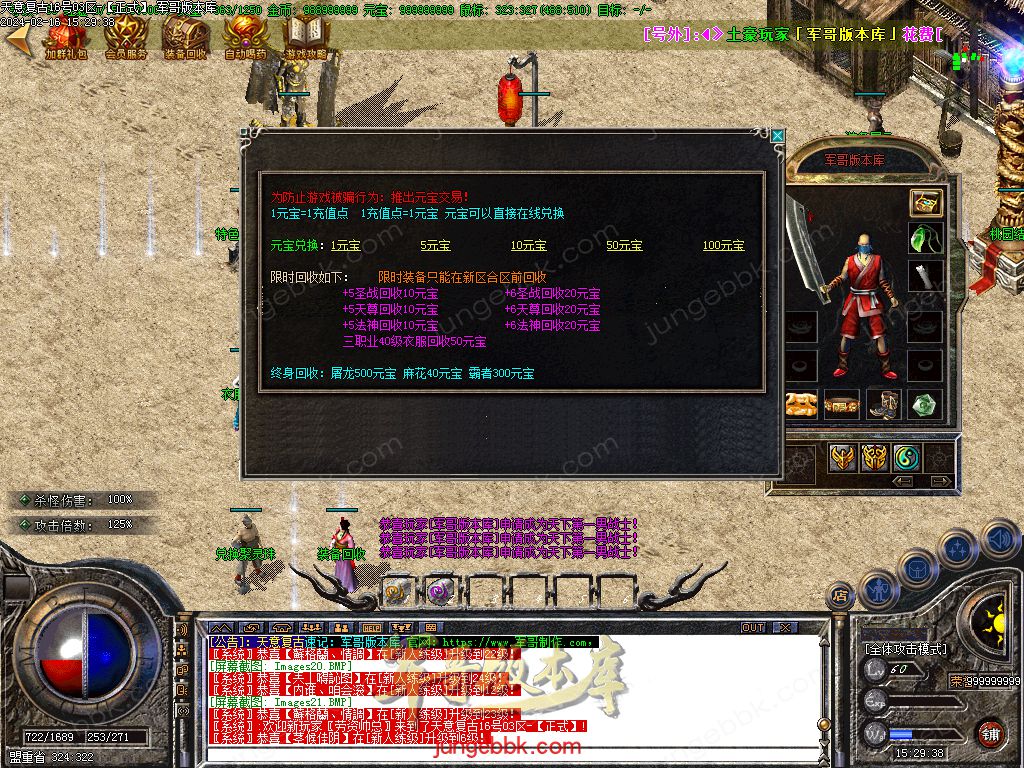Choose the 5元宝 exchange option
Screen dimensions: 1024x768
click(435, 245)
